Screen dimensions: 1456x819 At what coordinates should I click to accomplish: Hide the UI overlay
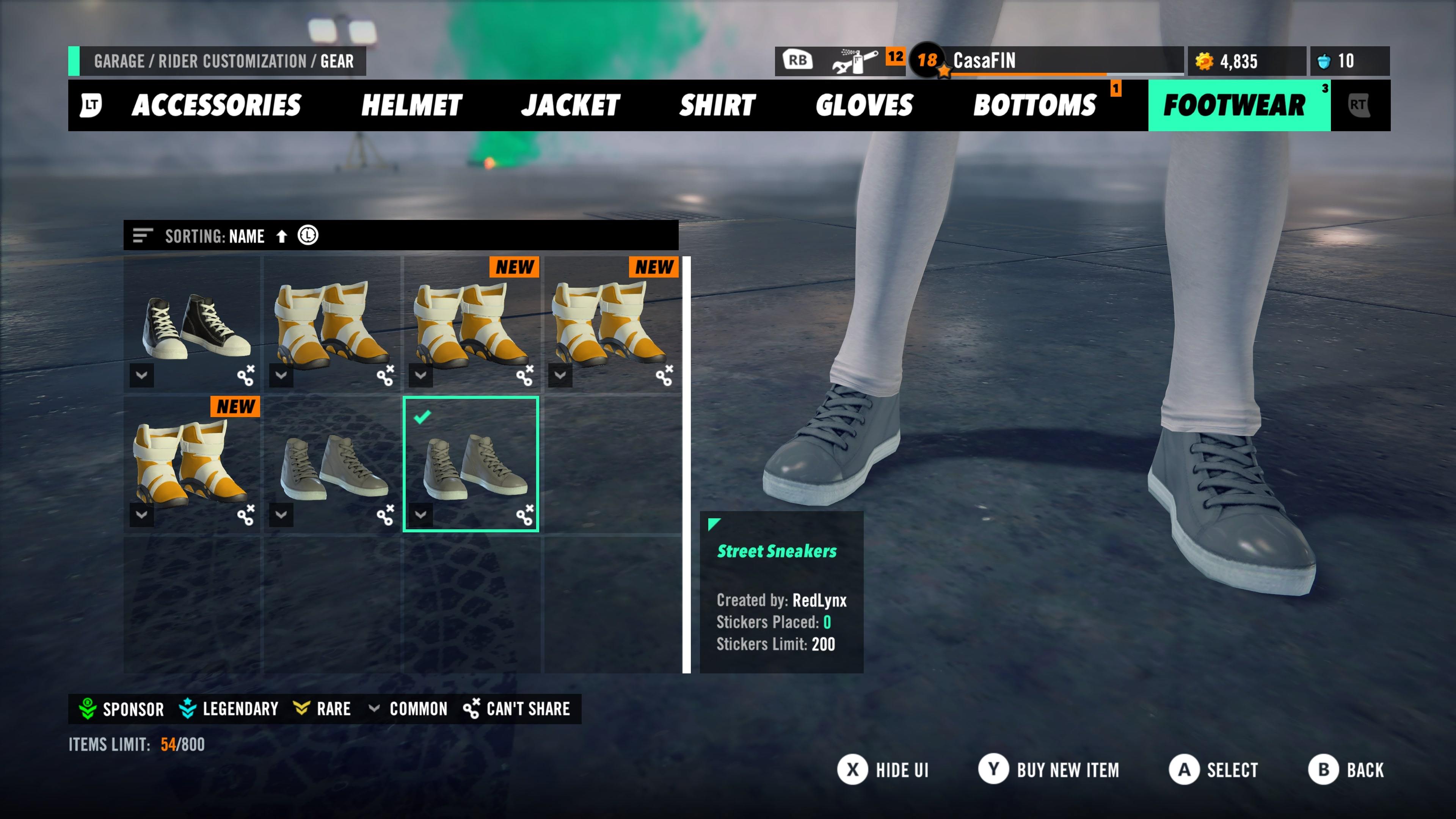(883, 770)
